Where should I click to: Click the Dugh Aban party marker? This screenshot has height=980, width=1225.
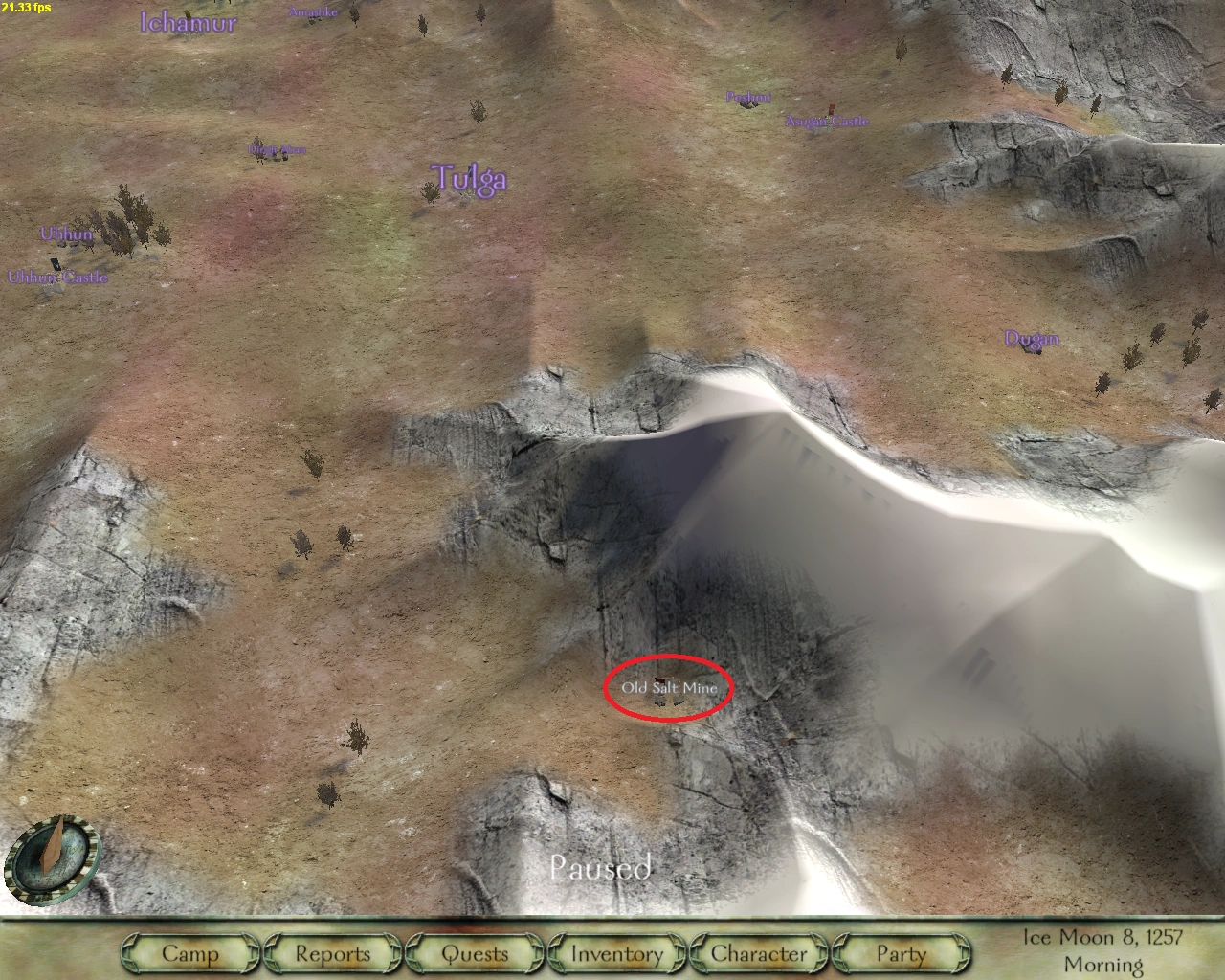pos(277,150)
